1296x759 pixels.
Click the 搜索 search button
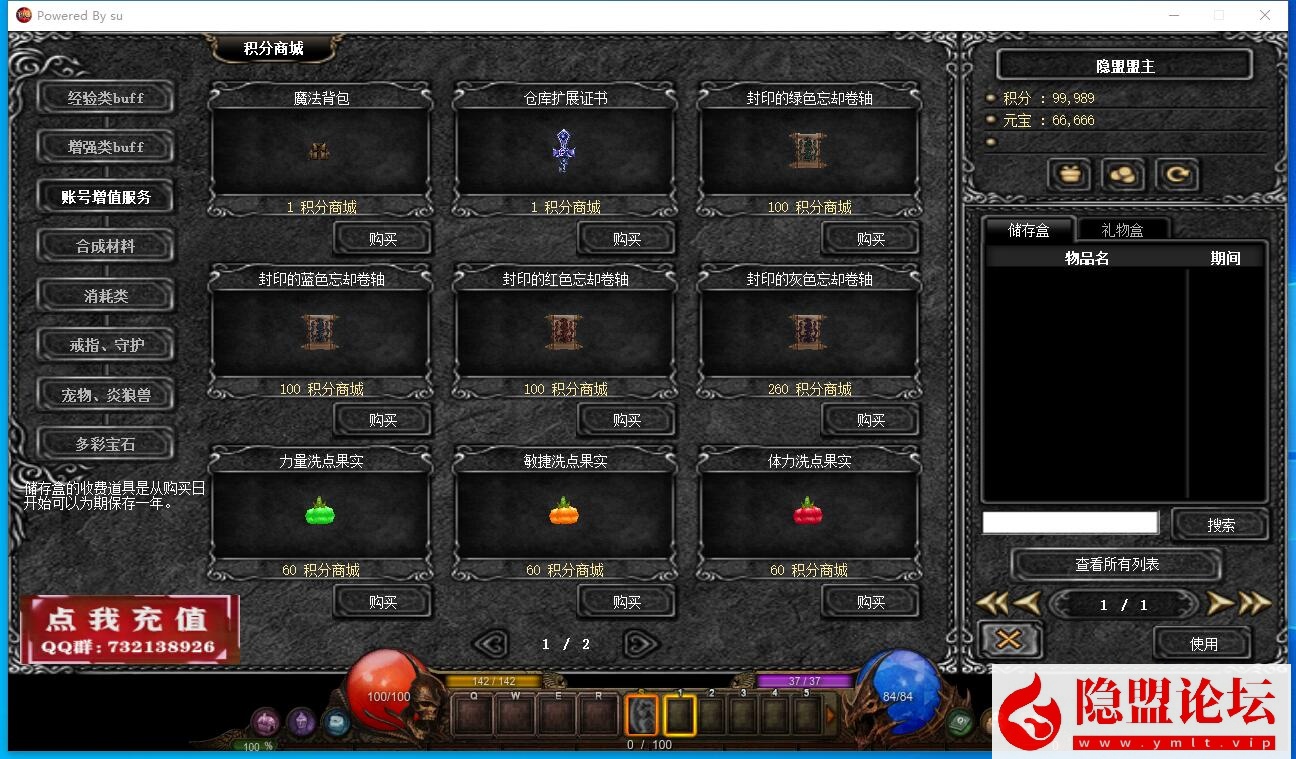[1219, 523]
